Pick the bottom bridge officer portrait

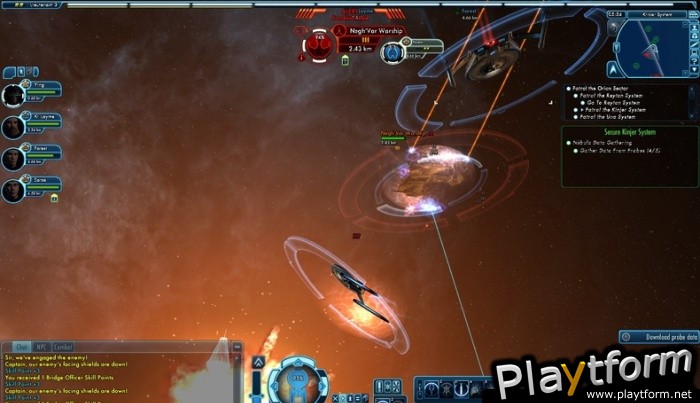(x=13, y=188)
